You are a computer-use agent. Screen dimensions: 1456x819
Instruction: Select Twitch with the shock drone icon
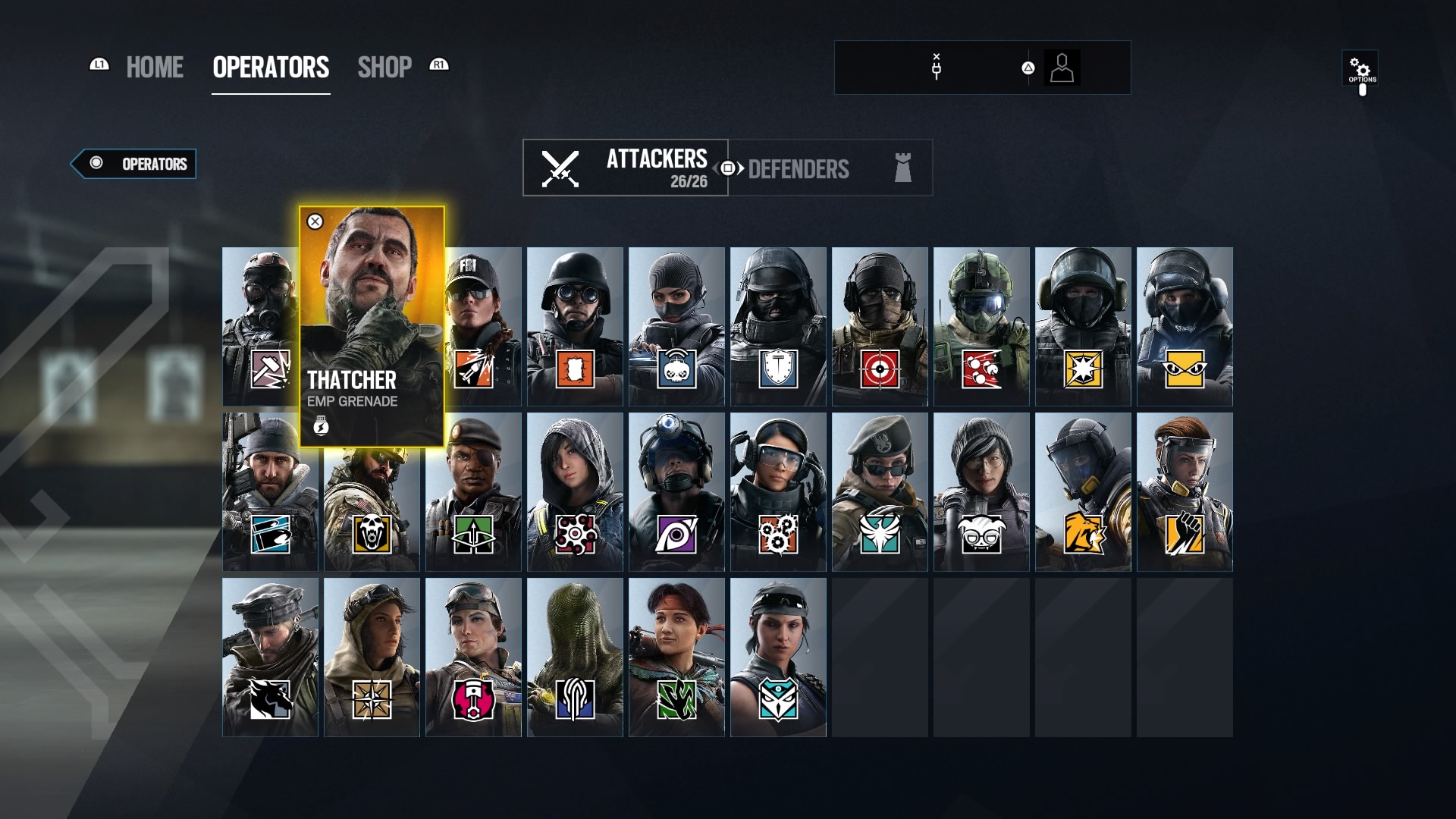676,326
